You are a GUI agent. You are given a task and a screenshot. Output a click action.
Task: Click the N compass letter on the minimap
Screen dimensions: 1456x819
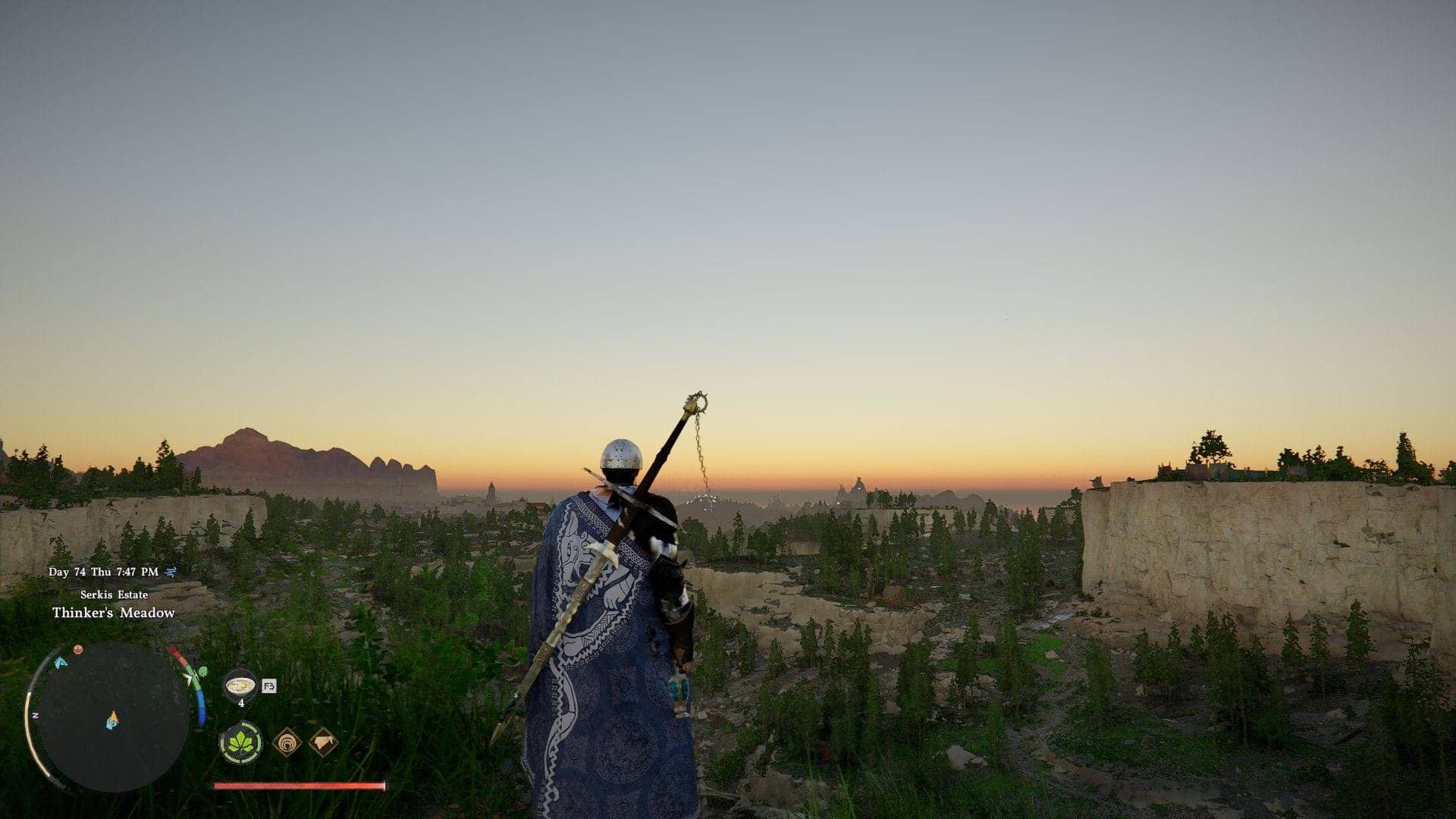pyautogui.click(x=35, y=715)
